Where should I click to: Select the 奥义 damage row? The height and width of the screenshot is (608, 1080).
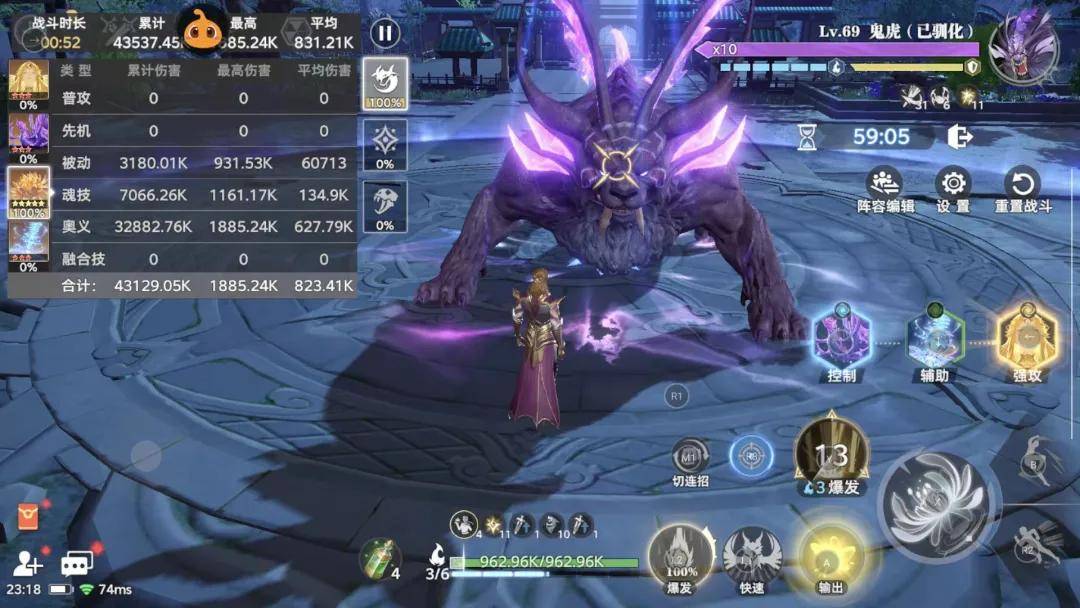click(x=180, y=227)
